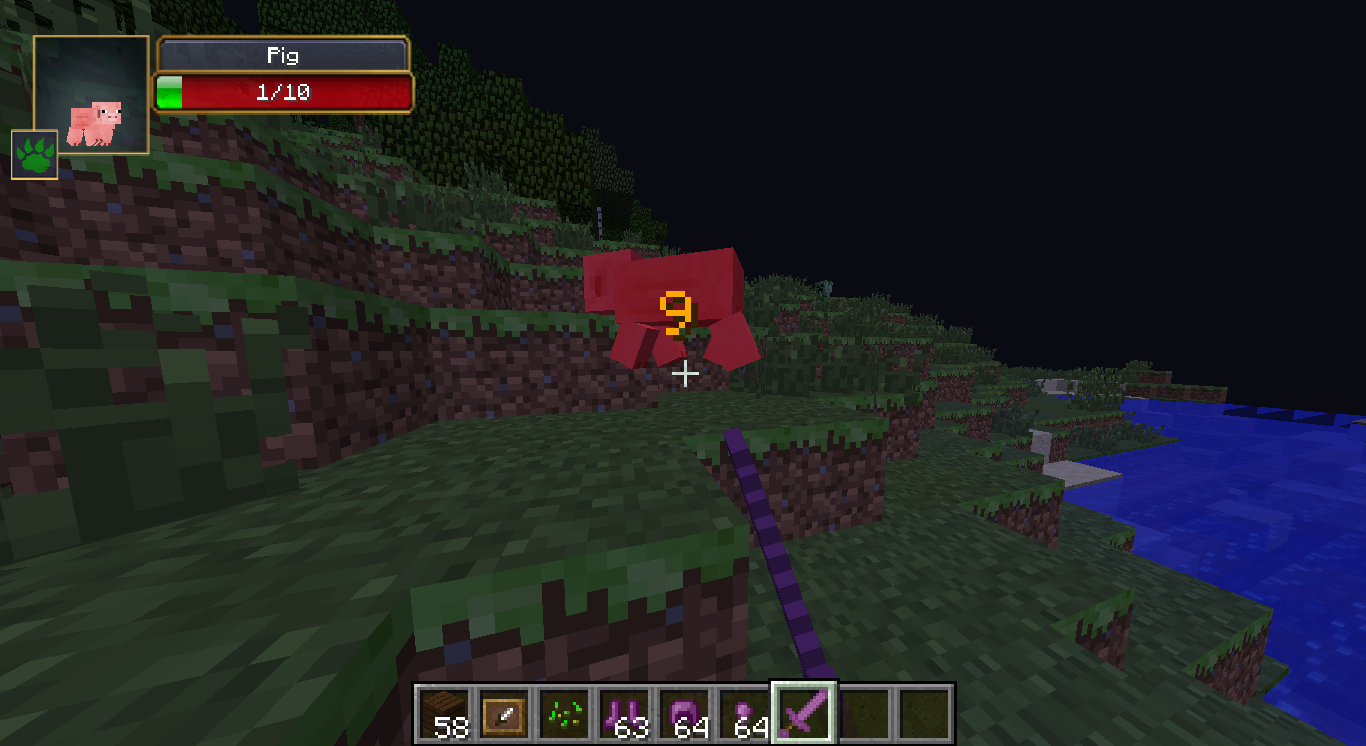Select the purple leggings stack of 63
Screen dimensions: 1366x746
click(x=623, y=710)
